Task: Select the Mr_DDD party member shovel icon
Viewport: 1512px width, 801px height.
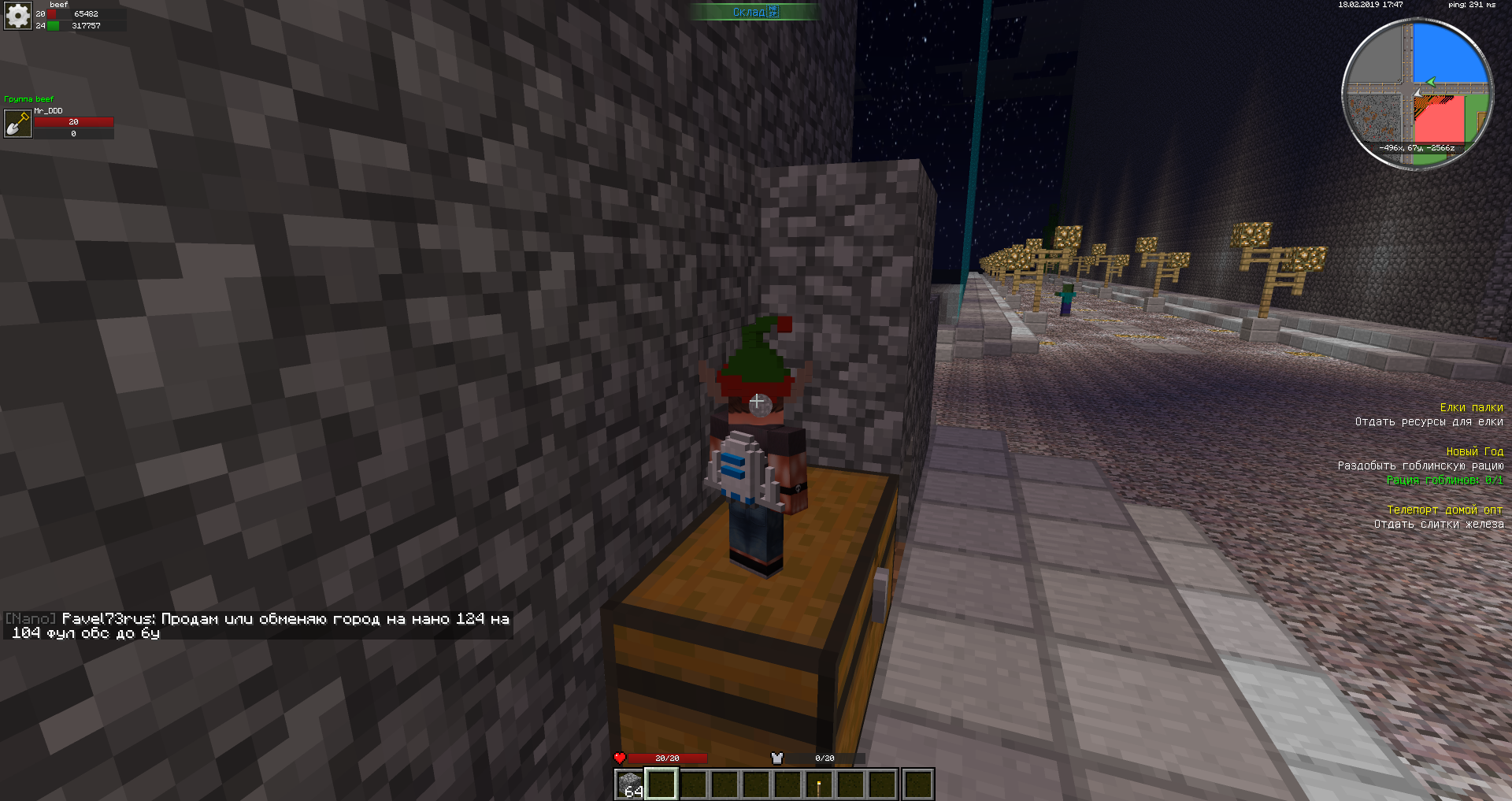Action: pos(17,124)
